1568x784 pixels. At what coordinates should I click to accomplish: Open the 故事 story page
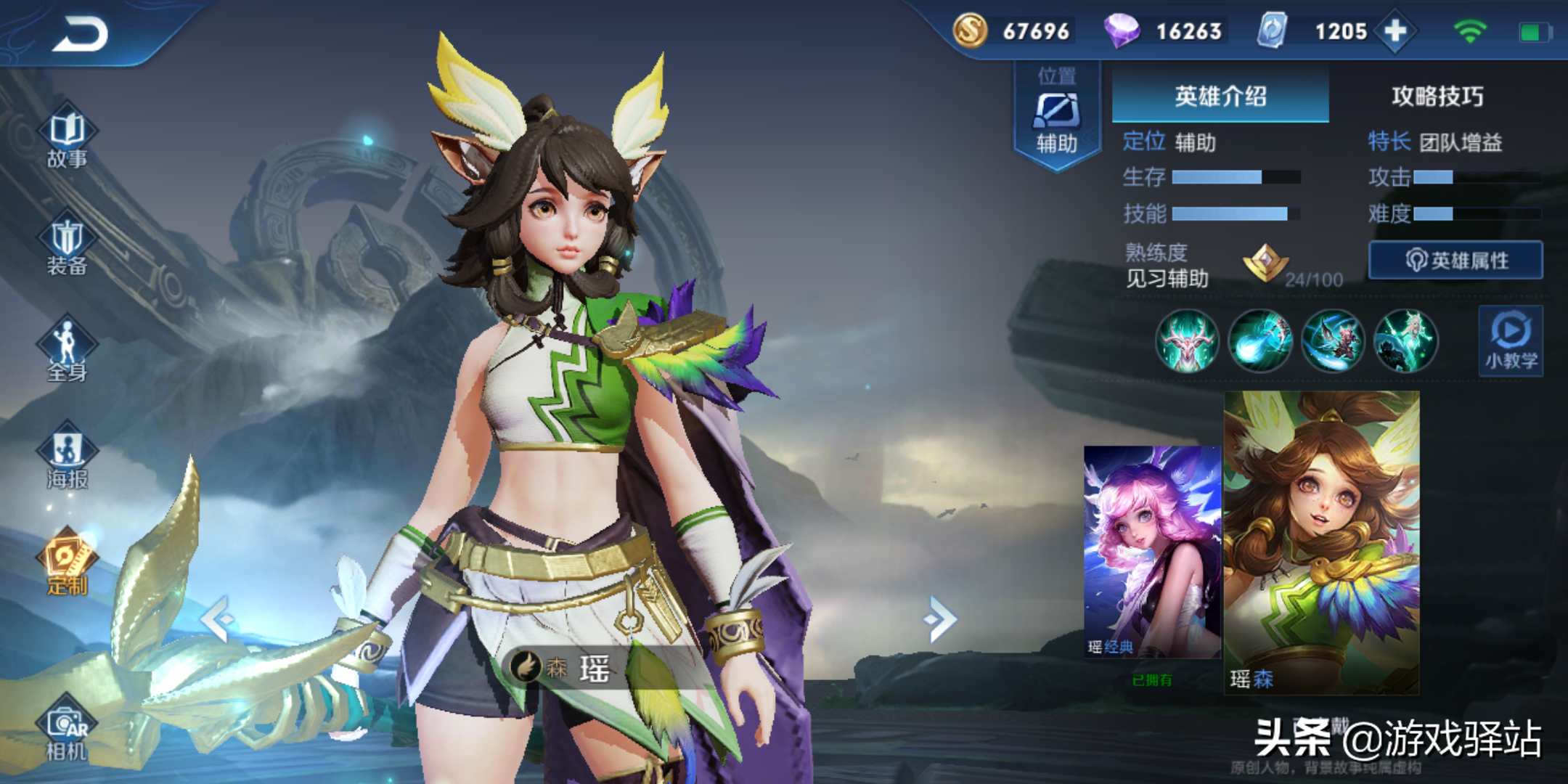click(67, 139)
